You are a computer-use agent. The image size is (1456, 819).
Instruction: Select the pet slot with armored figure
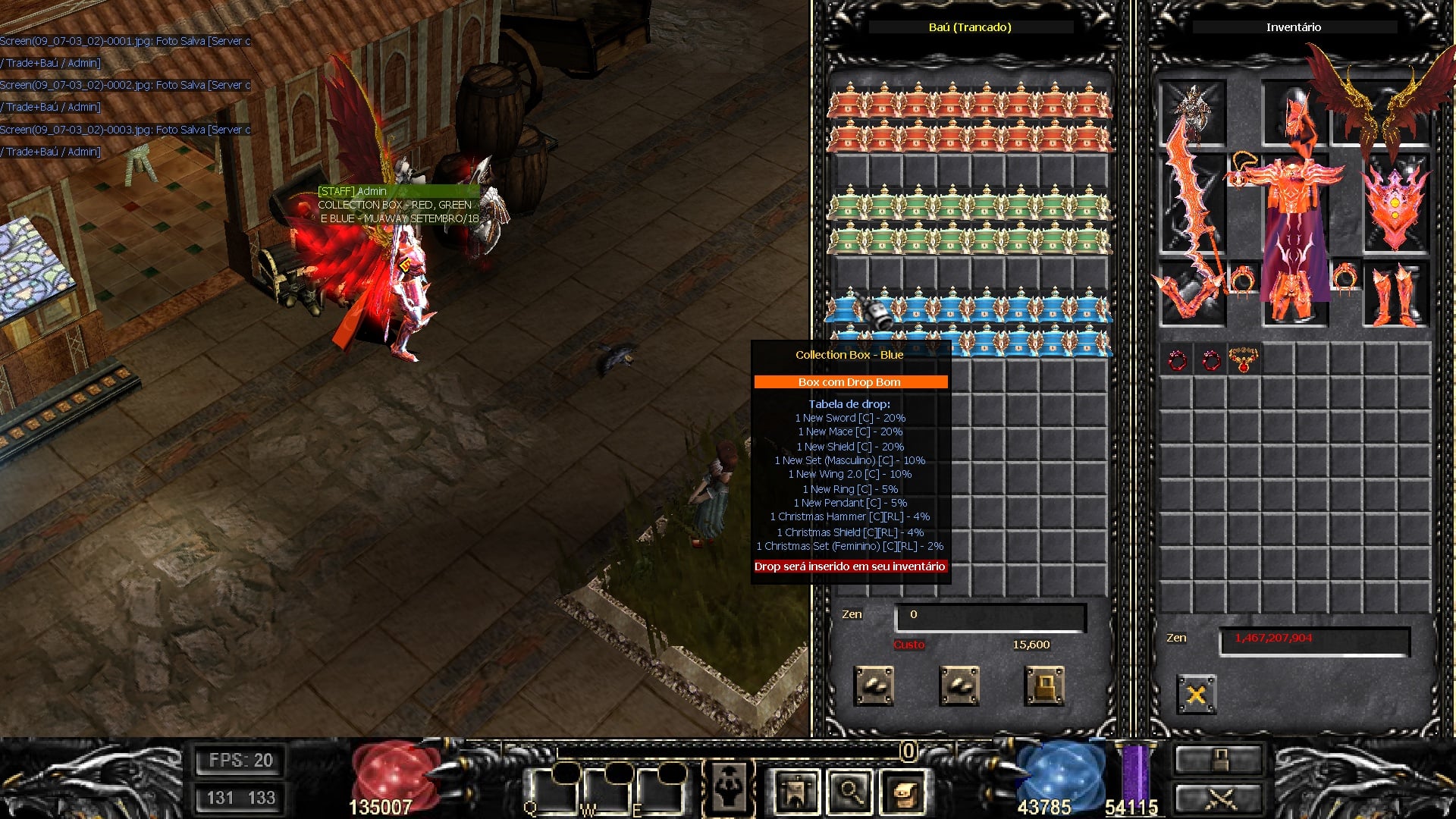pyautogui.click(x=1192, y=114)
